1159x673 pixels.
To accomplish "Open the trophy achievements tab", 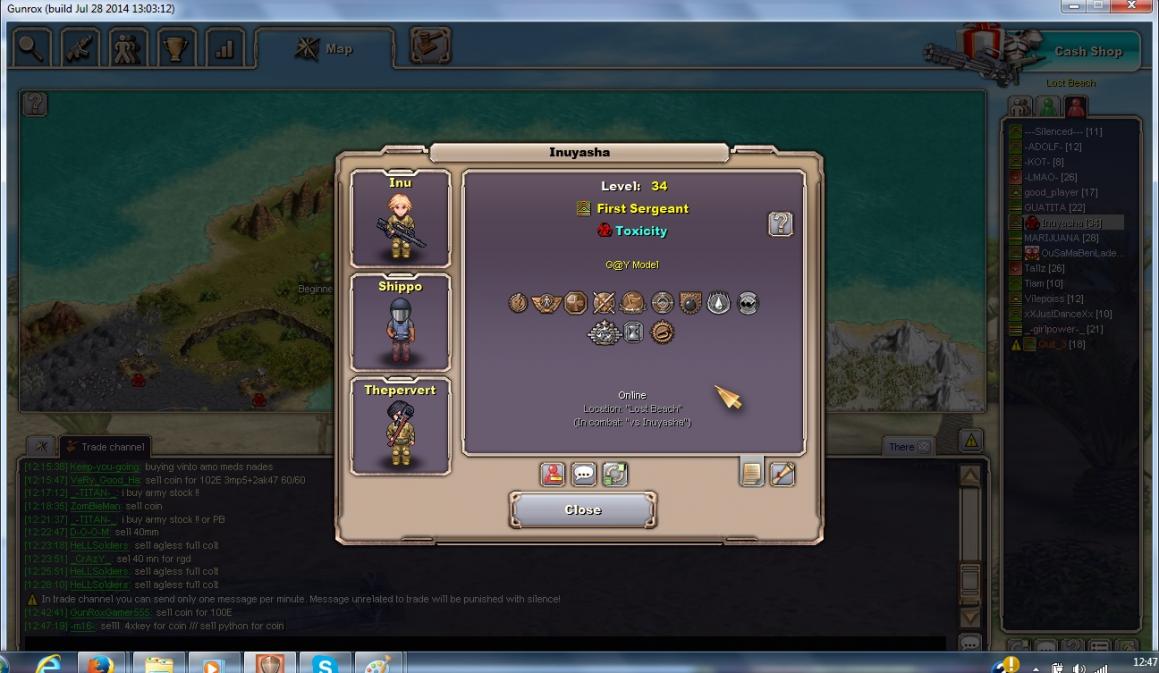I will (x=177, y=50).
